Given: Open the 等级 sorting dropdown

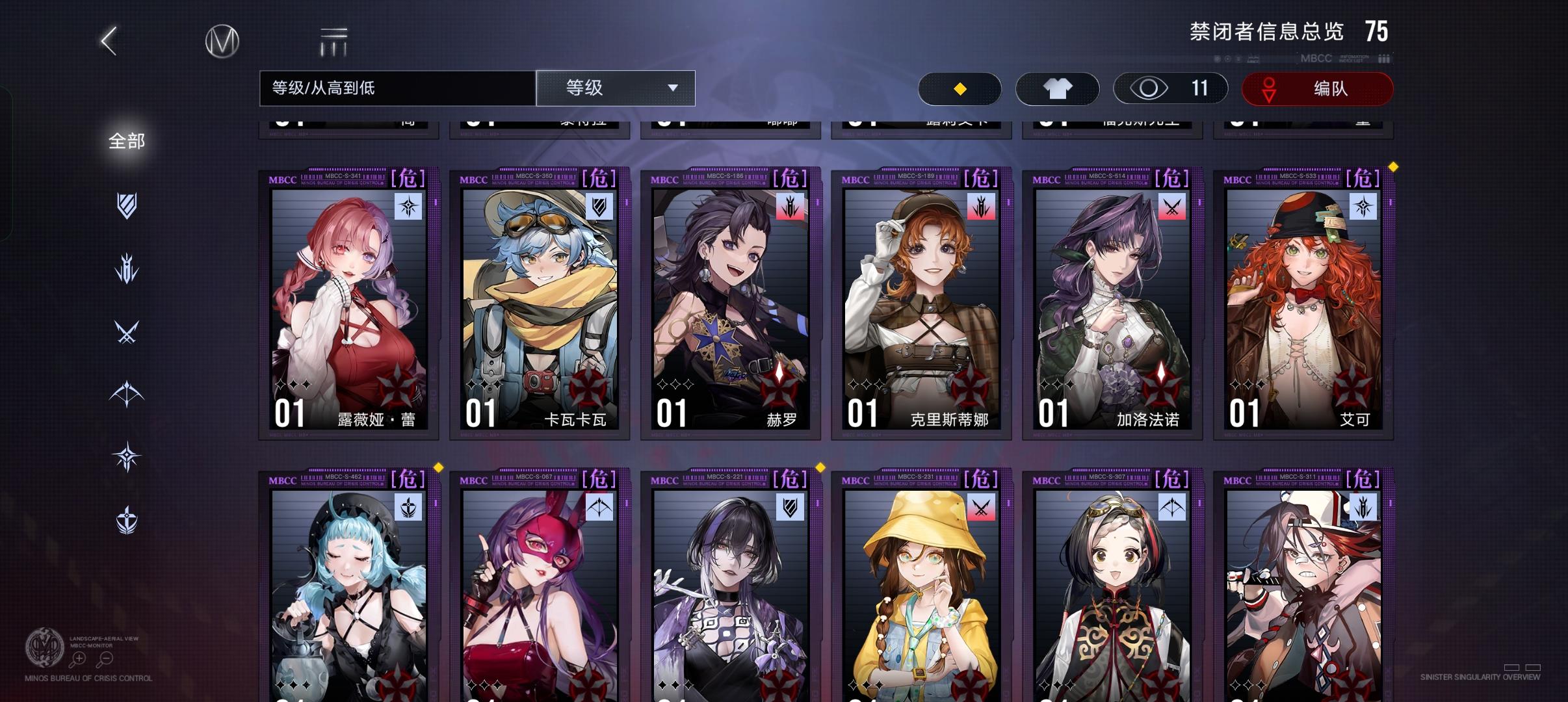Looking at the screenshot, I should click(x=616, y=88).
